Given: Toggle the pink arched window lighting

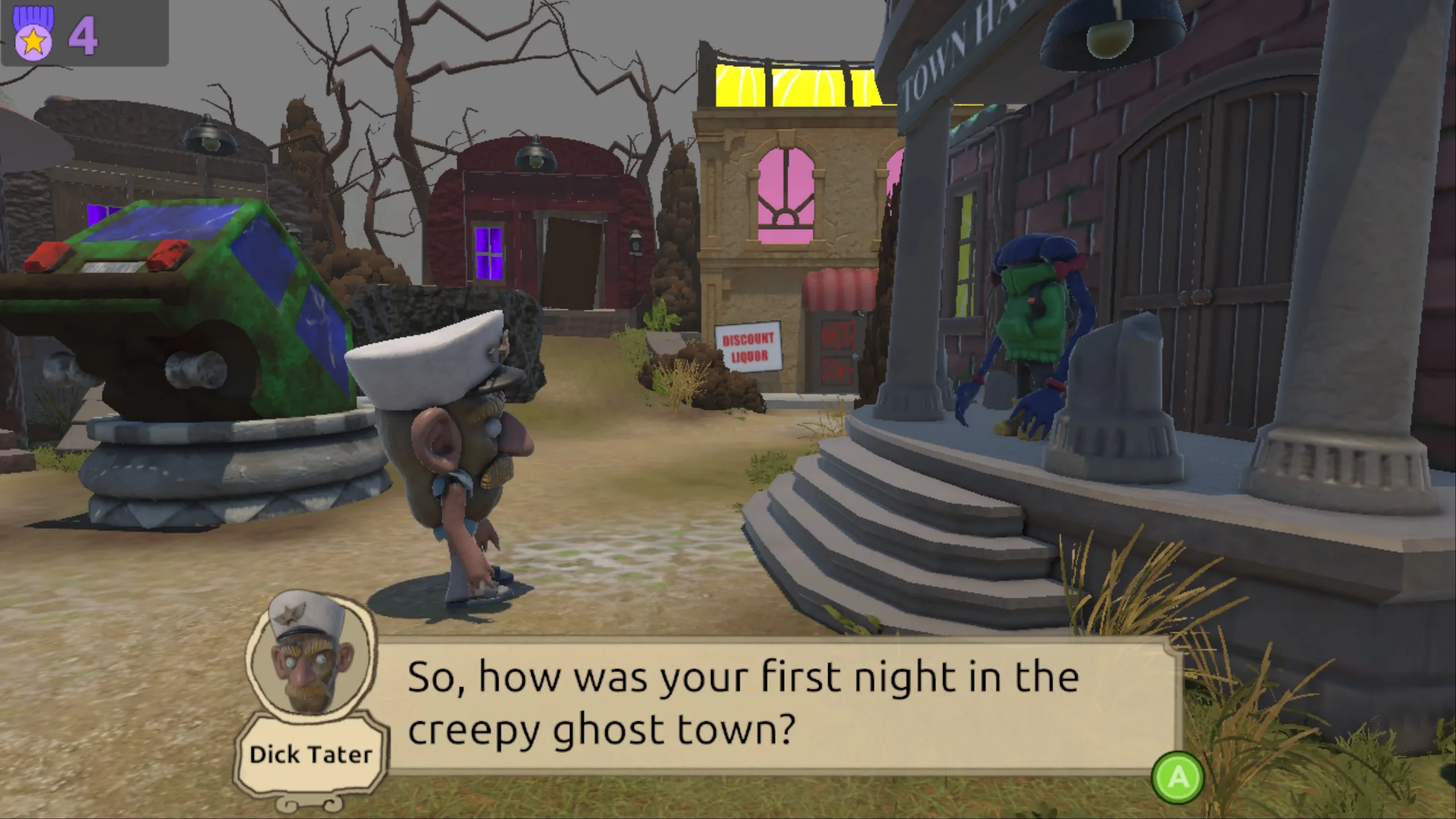Looking at the screenshot, I should 786,188.
